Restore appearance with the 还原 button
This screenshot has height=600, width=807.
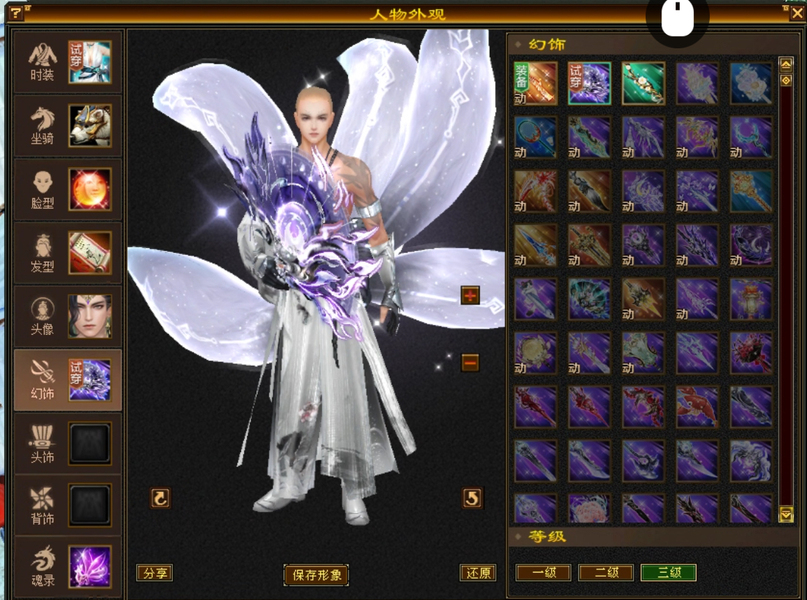click(x=478, y=573)
